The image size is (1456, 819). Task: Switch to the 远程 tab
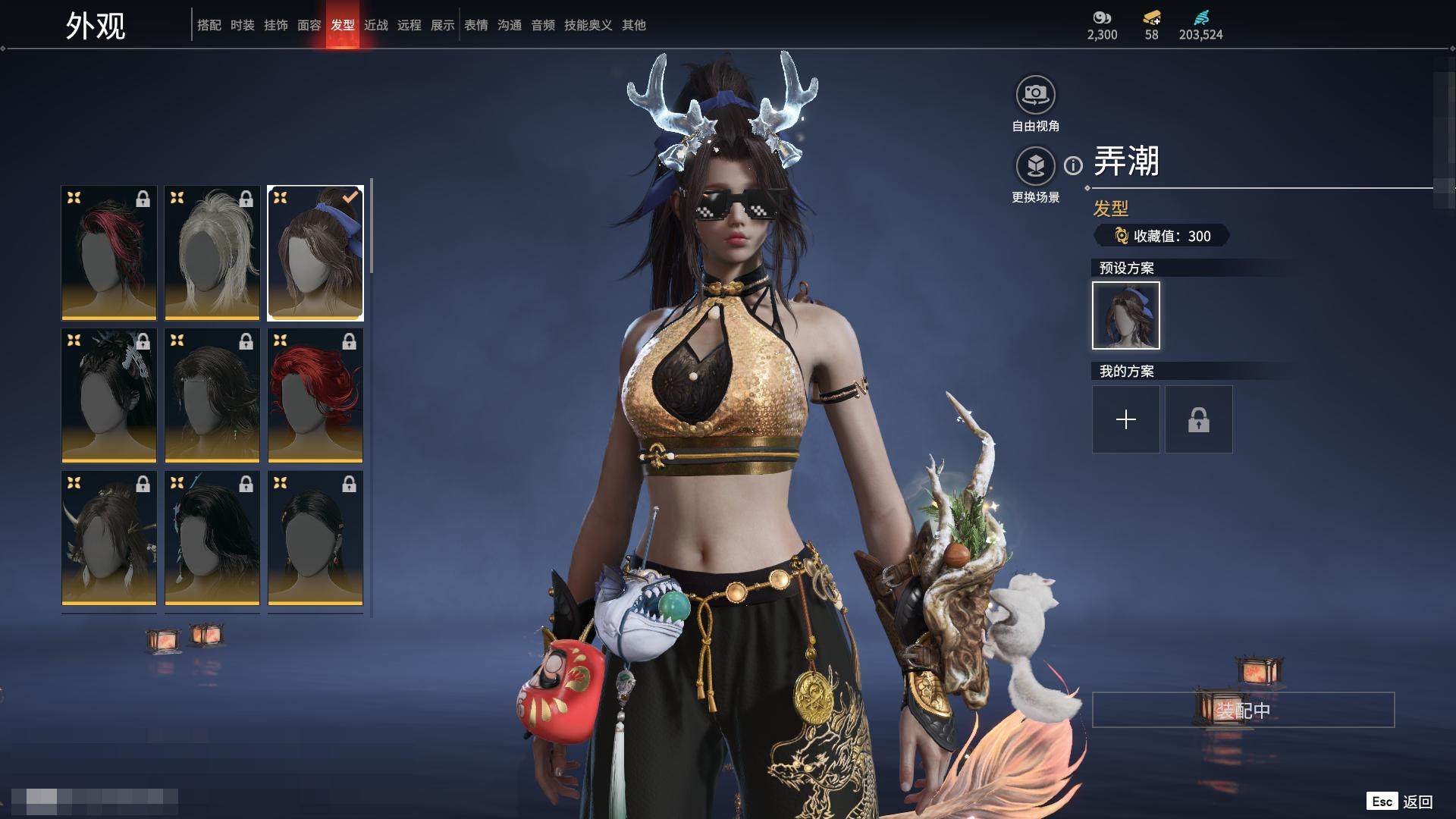tap(409, 25)
